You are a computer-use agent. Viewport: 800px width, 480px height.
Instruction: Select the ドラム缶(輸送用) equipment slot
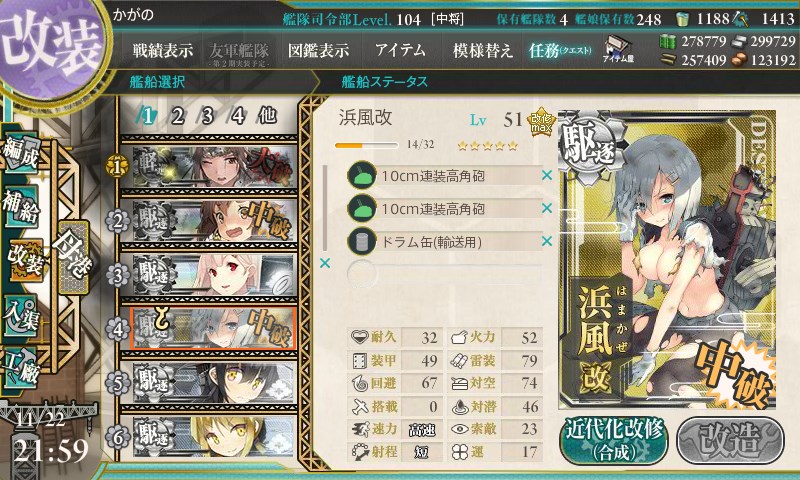tap(445, 241)
